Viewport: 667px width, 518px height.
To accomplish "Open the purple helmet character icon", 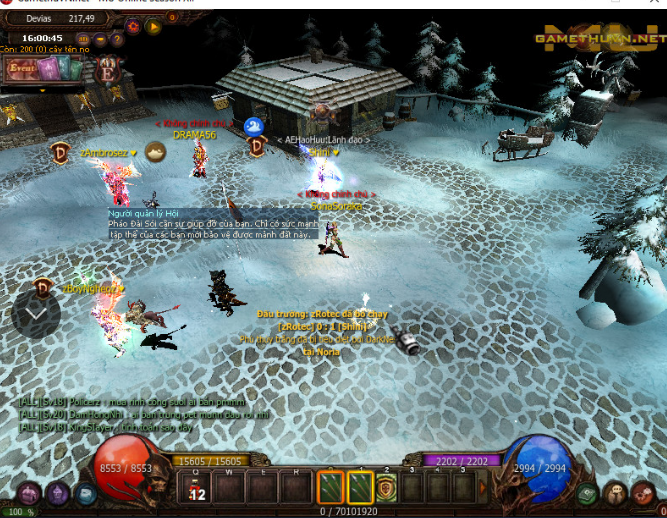I will (58, 493).
